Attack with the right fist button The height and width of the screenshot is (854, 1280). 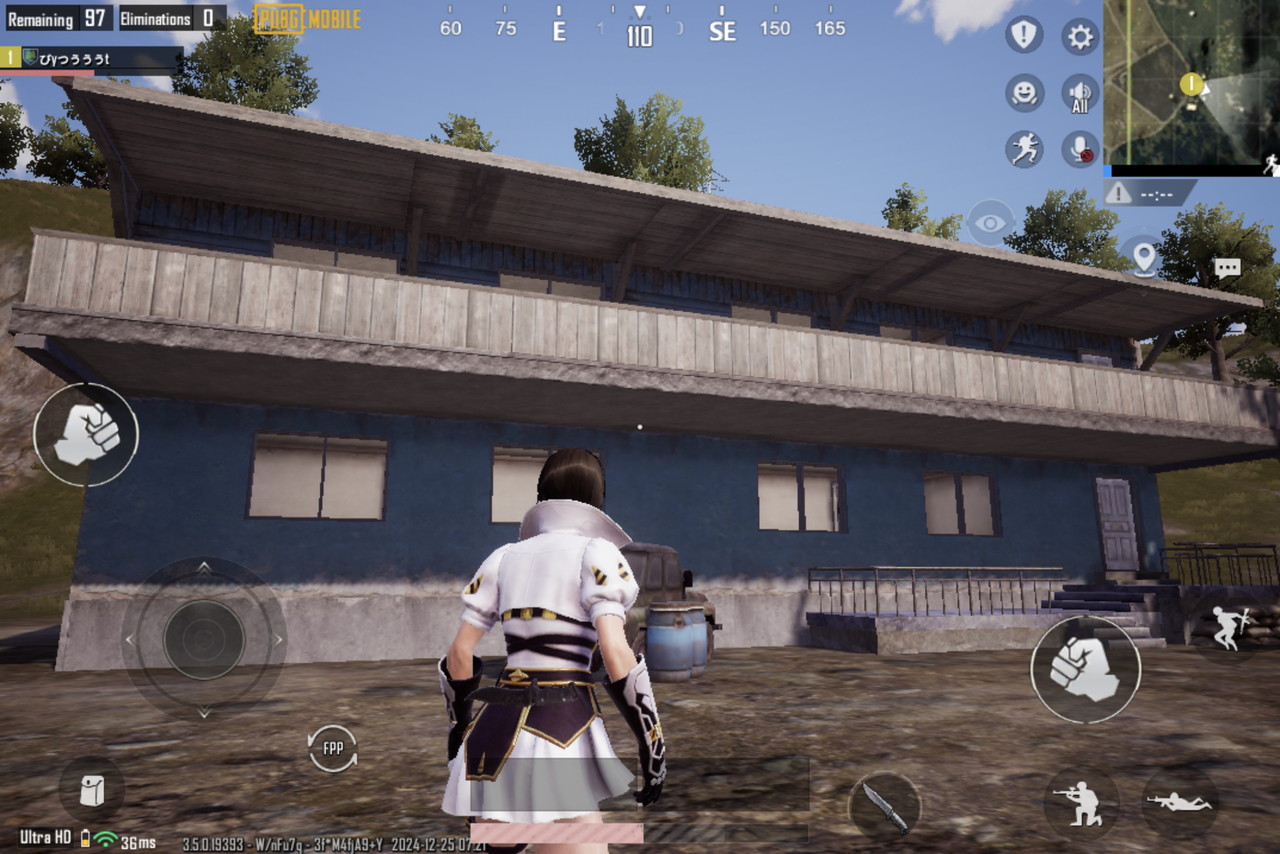[x=1085, y=668]
